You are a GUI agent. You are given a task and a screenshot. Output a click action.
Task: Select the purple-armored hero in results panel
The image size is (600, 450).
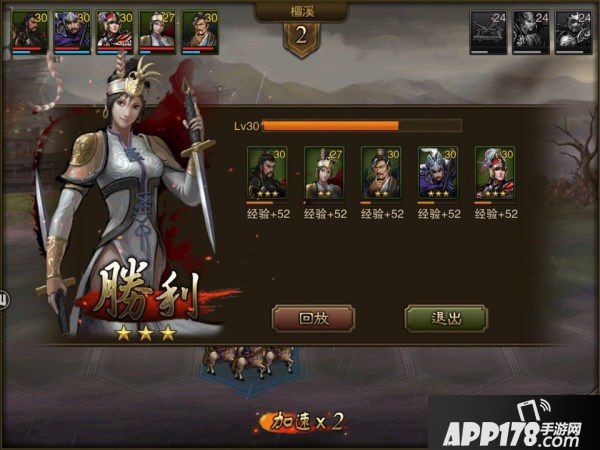(x=438, y=172)
